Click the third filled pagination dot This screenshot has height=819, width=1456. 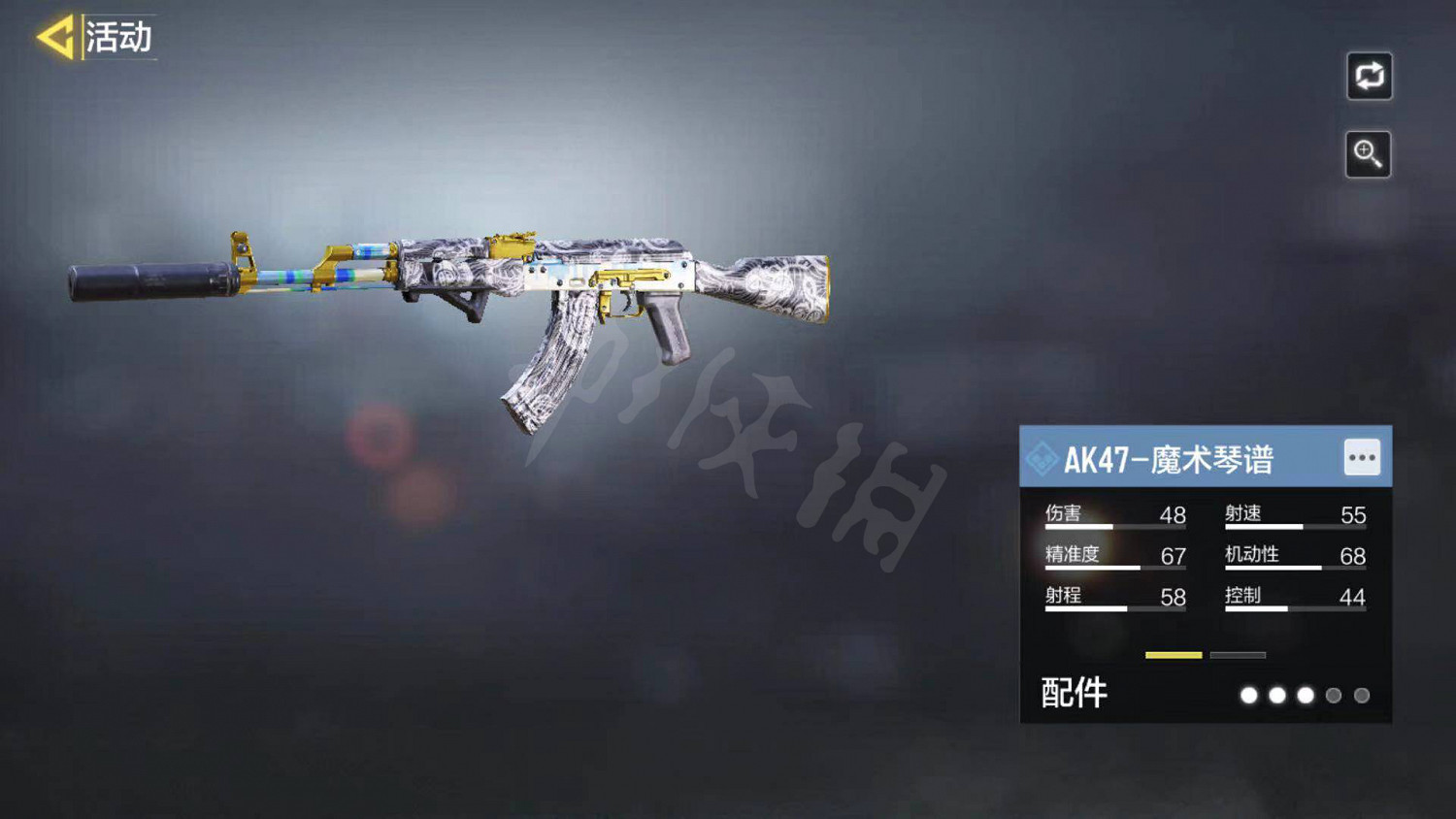coord(1307,697)
